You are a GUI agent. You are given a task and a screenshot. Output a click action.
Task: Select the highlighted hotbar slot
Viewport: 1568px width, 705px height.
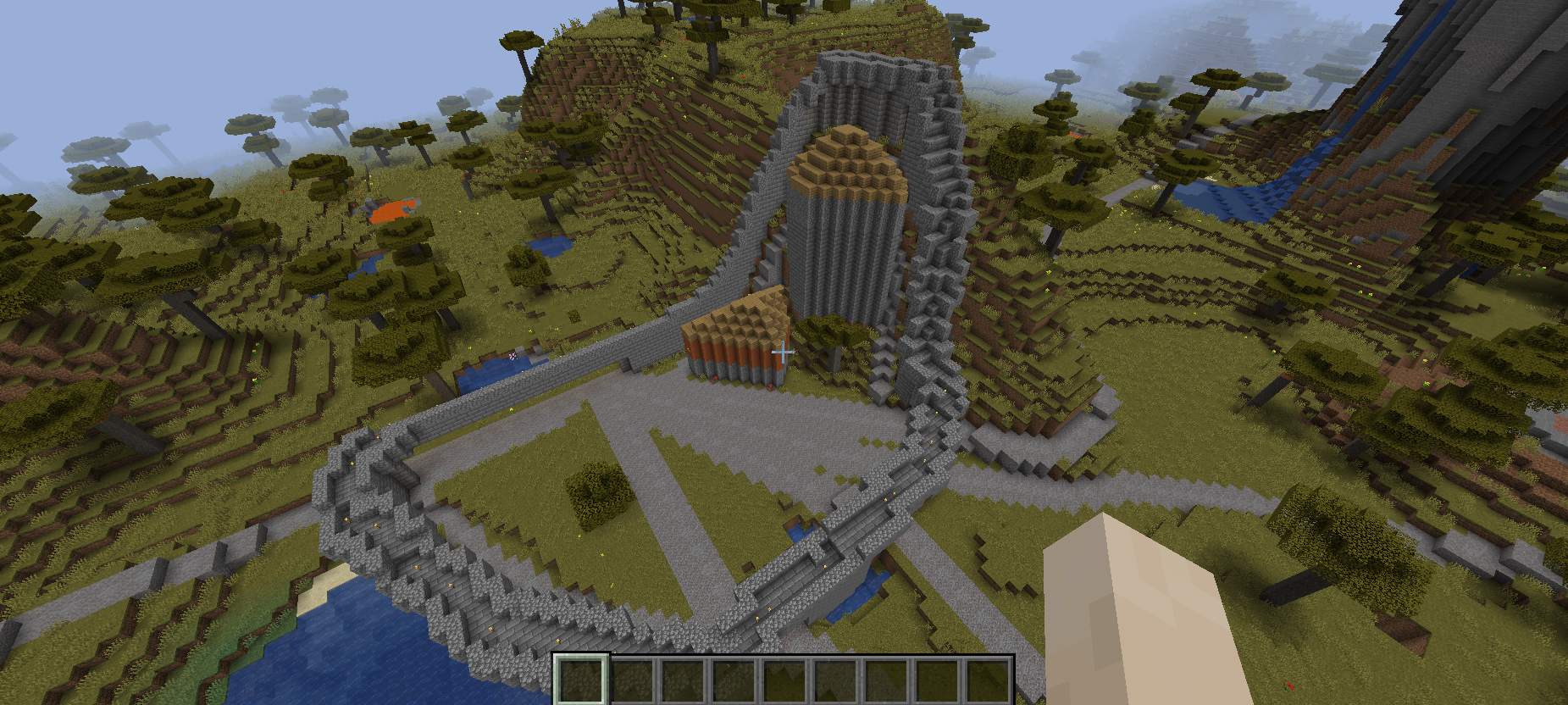point(581,680)
